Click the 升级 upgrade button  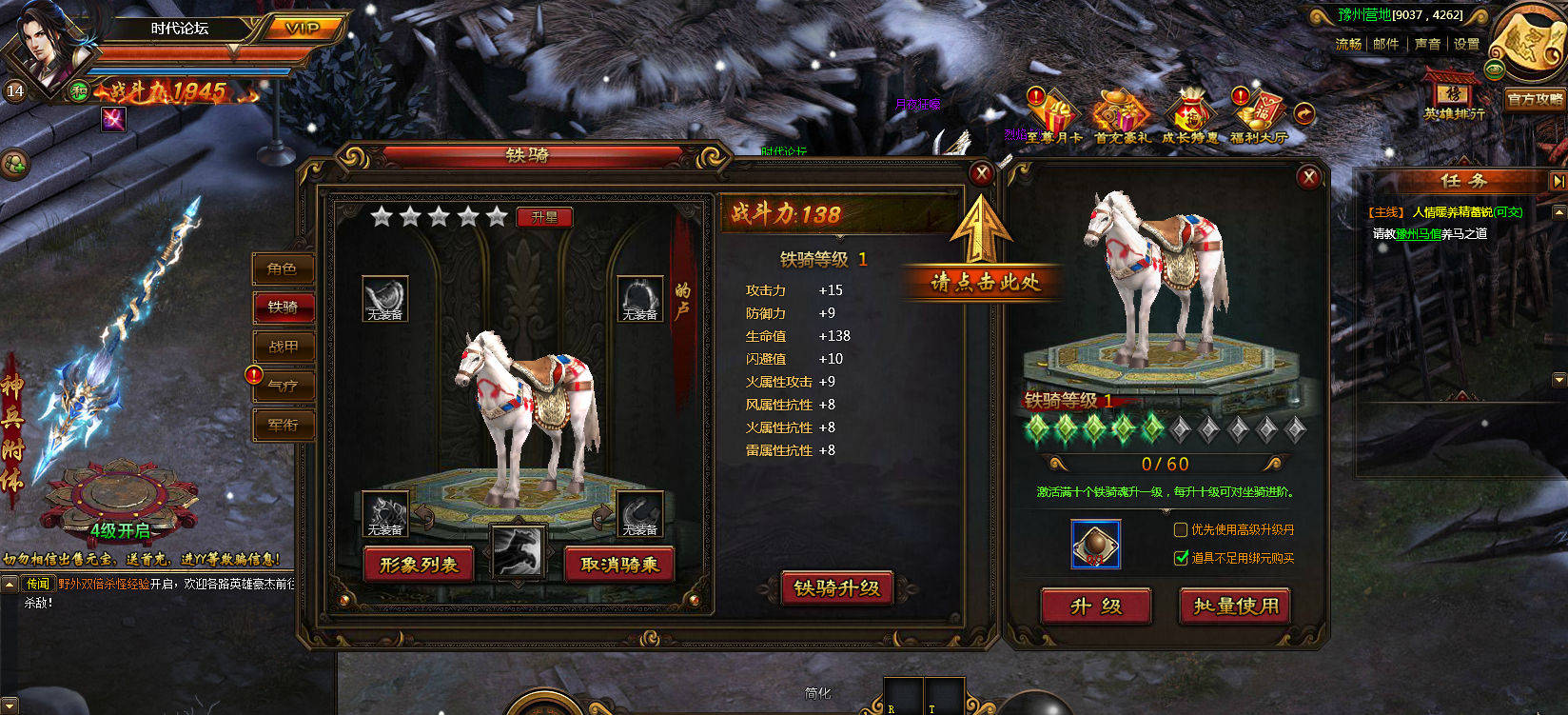click(1096, 606)
